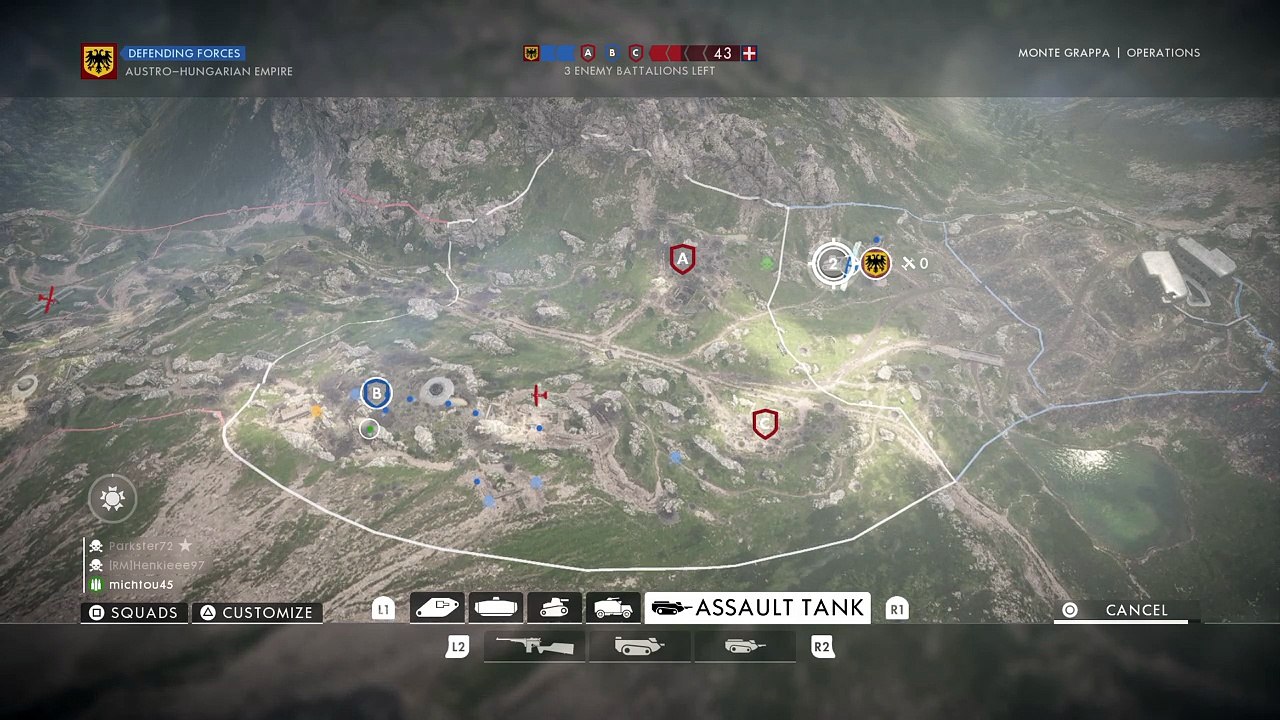Cancel the deployment selection
This screenshot has height=720, width=1280.
[x=1126, y=610]
